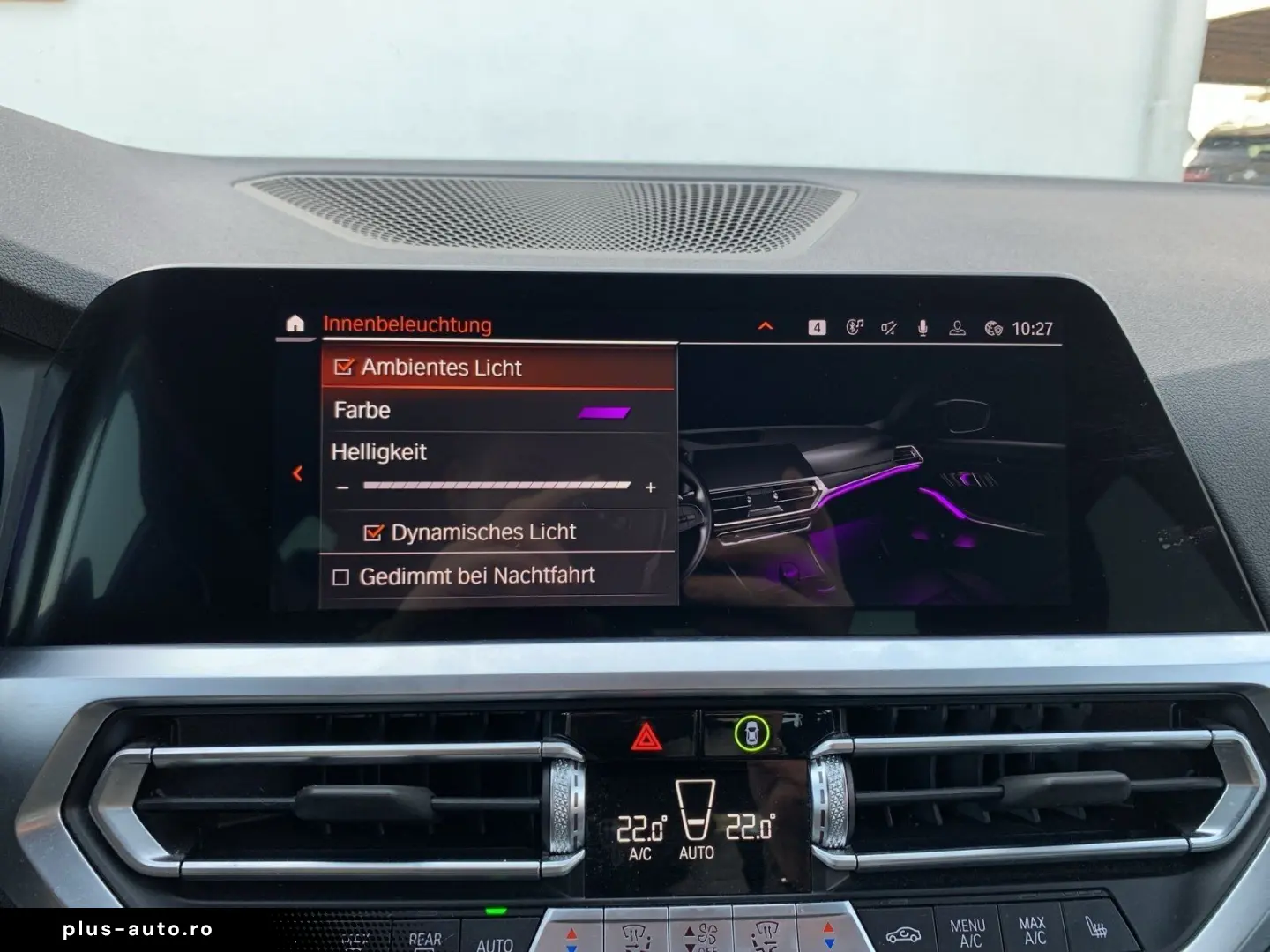This screenshot has width=1270, height=952.
Task: Toggle the Ambientes Licht checkbox
Action: click(346, 367)
